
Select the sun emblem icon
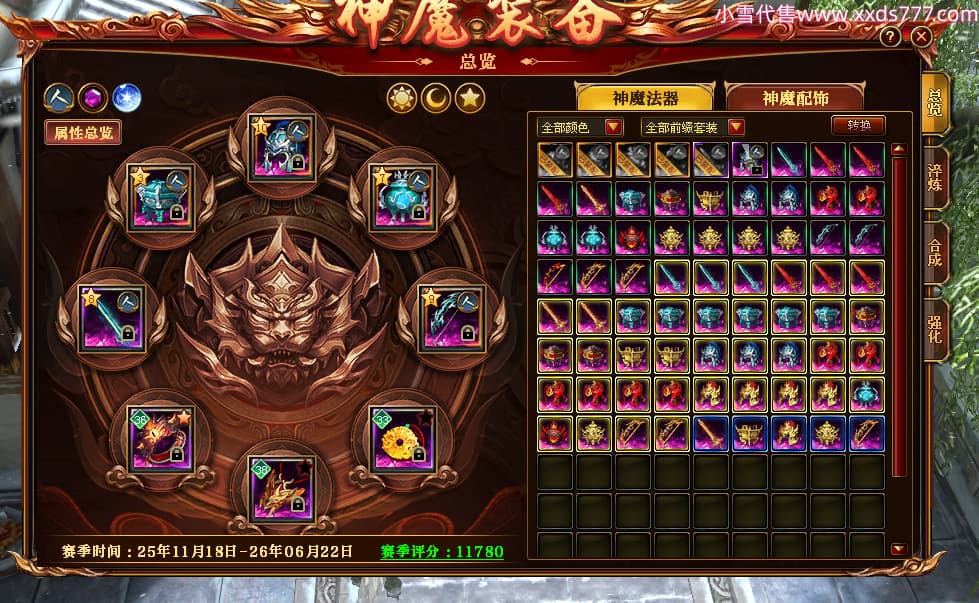click(402, 97)
